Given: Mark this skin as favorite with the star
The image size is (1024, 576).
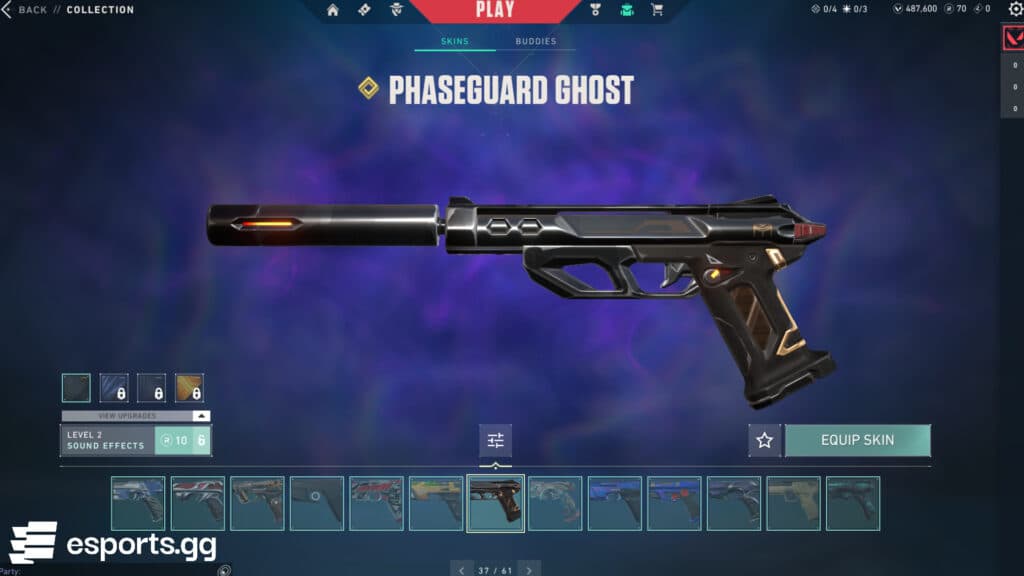Looking at the screenshot, I should click(765, 440).
